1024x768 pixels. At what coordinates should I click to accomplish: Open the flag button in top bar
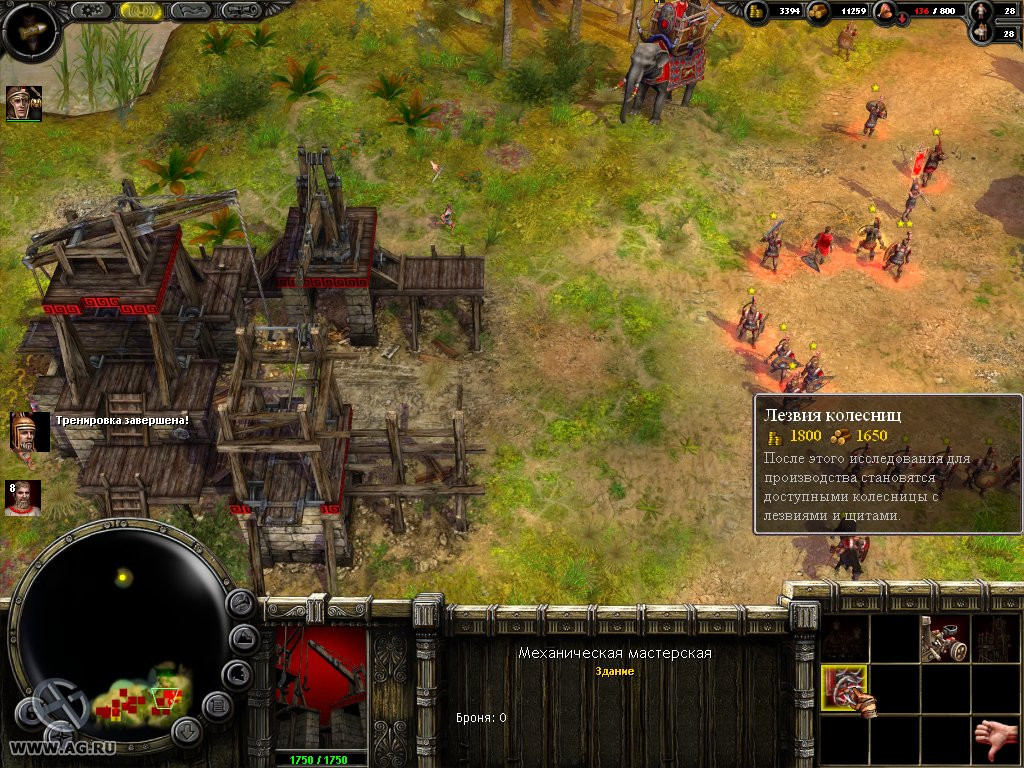click(x=191, y=10)
